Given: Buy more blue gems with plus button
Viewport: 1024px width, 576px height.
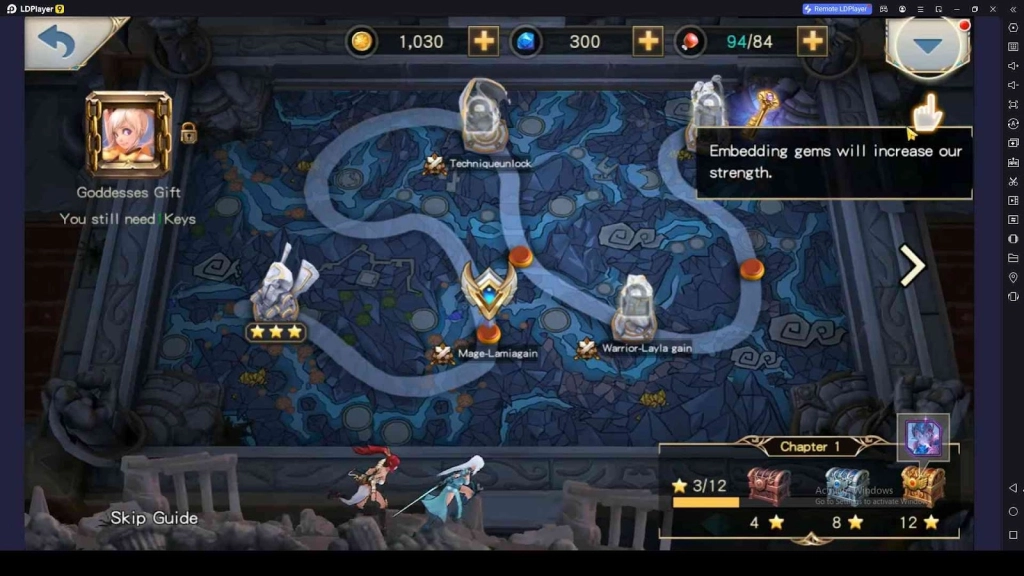Looking at the screenshot, I should [x=648, y=41].
